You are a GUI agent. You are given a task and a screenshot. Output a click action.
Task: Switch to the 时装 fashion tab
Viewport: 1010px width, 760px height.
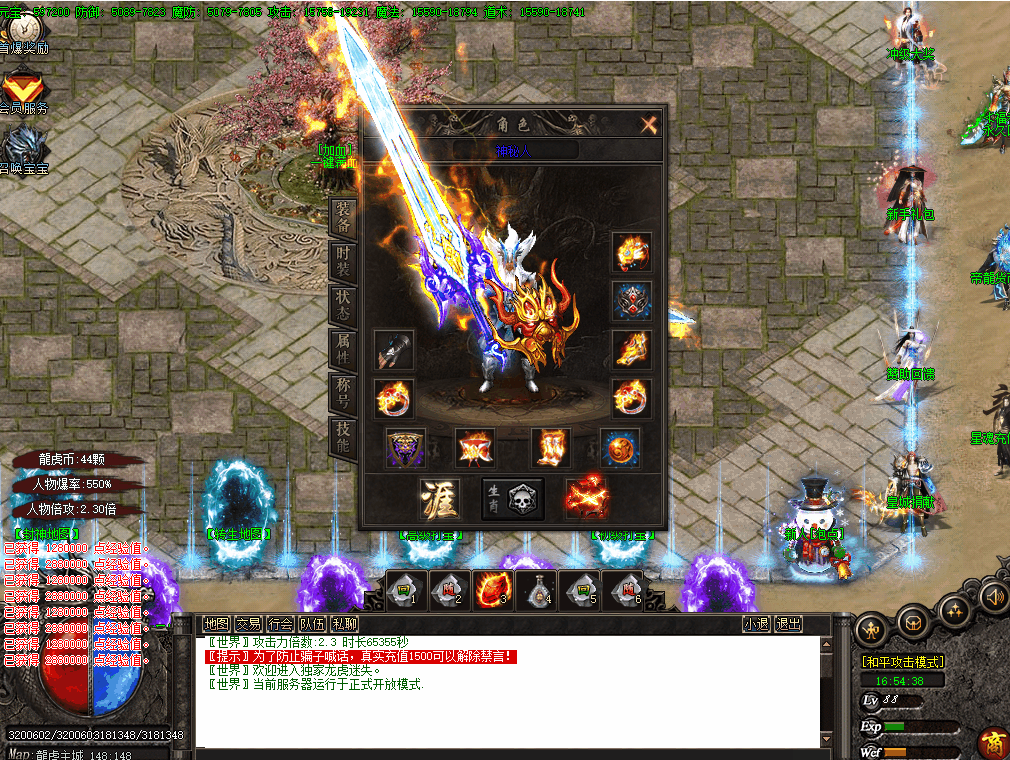[342, 260]
